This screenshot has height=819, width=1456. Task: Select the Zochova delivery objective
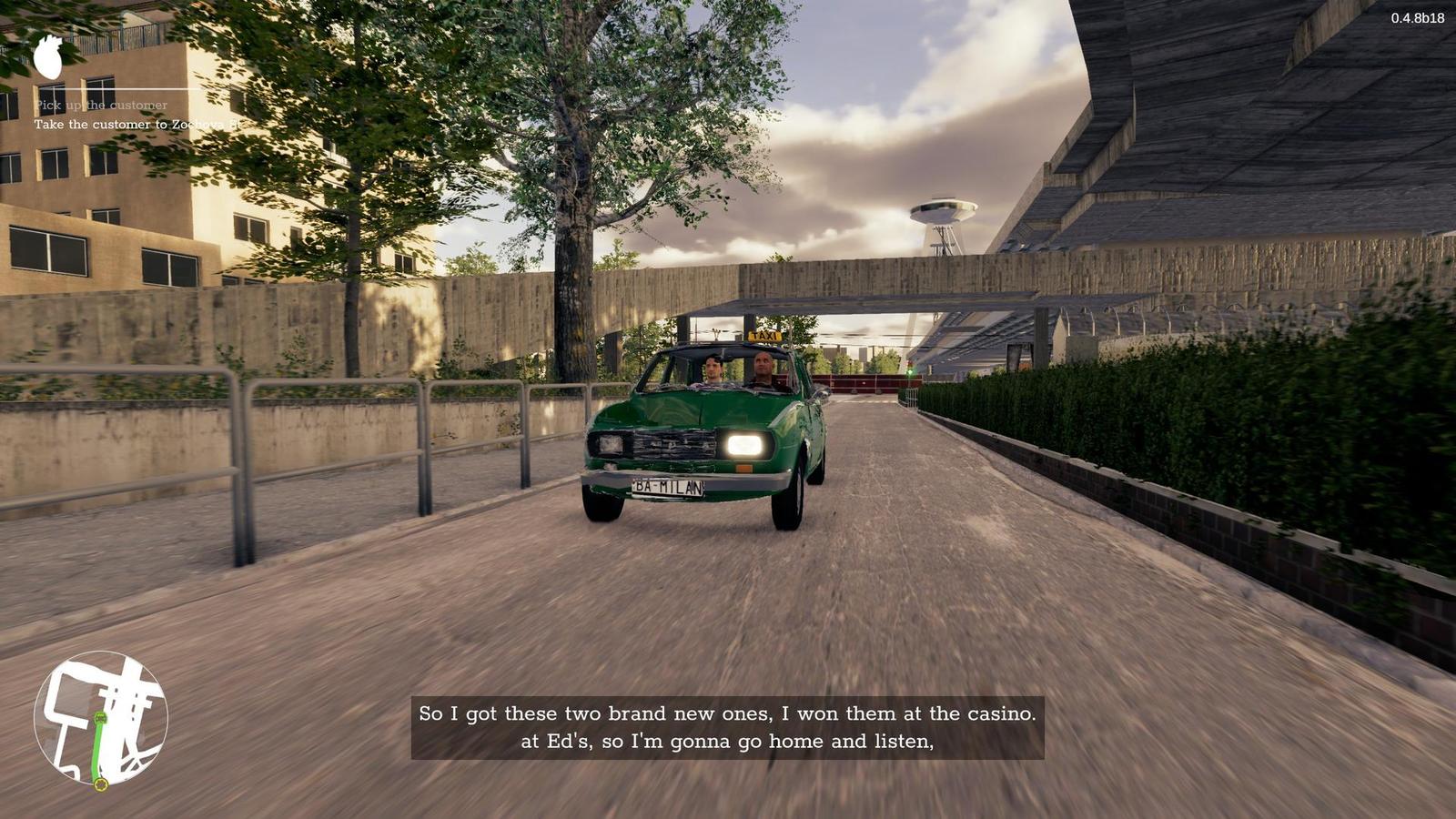(x=137, y=125)
